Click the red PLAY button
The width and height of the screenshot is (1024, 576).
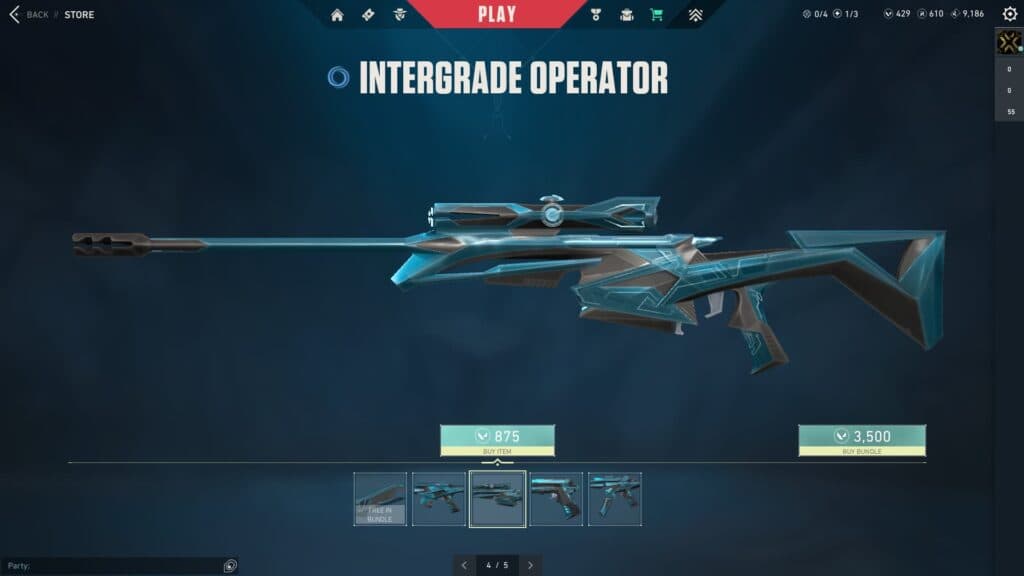(497, 14)
